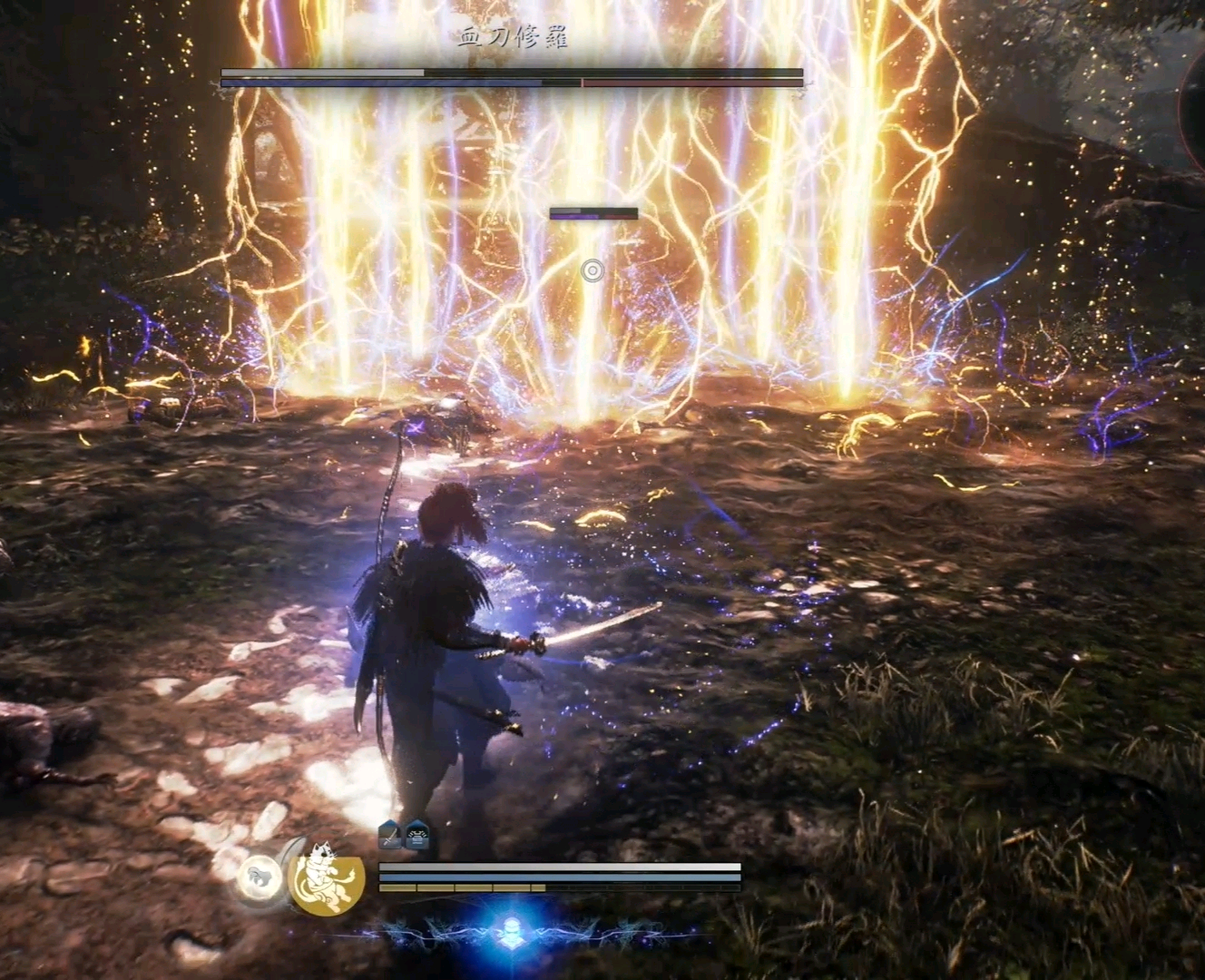Activate the white circular skill icon
The width and height of the screenshot is (1205, 980).
tap(259, 877)
